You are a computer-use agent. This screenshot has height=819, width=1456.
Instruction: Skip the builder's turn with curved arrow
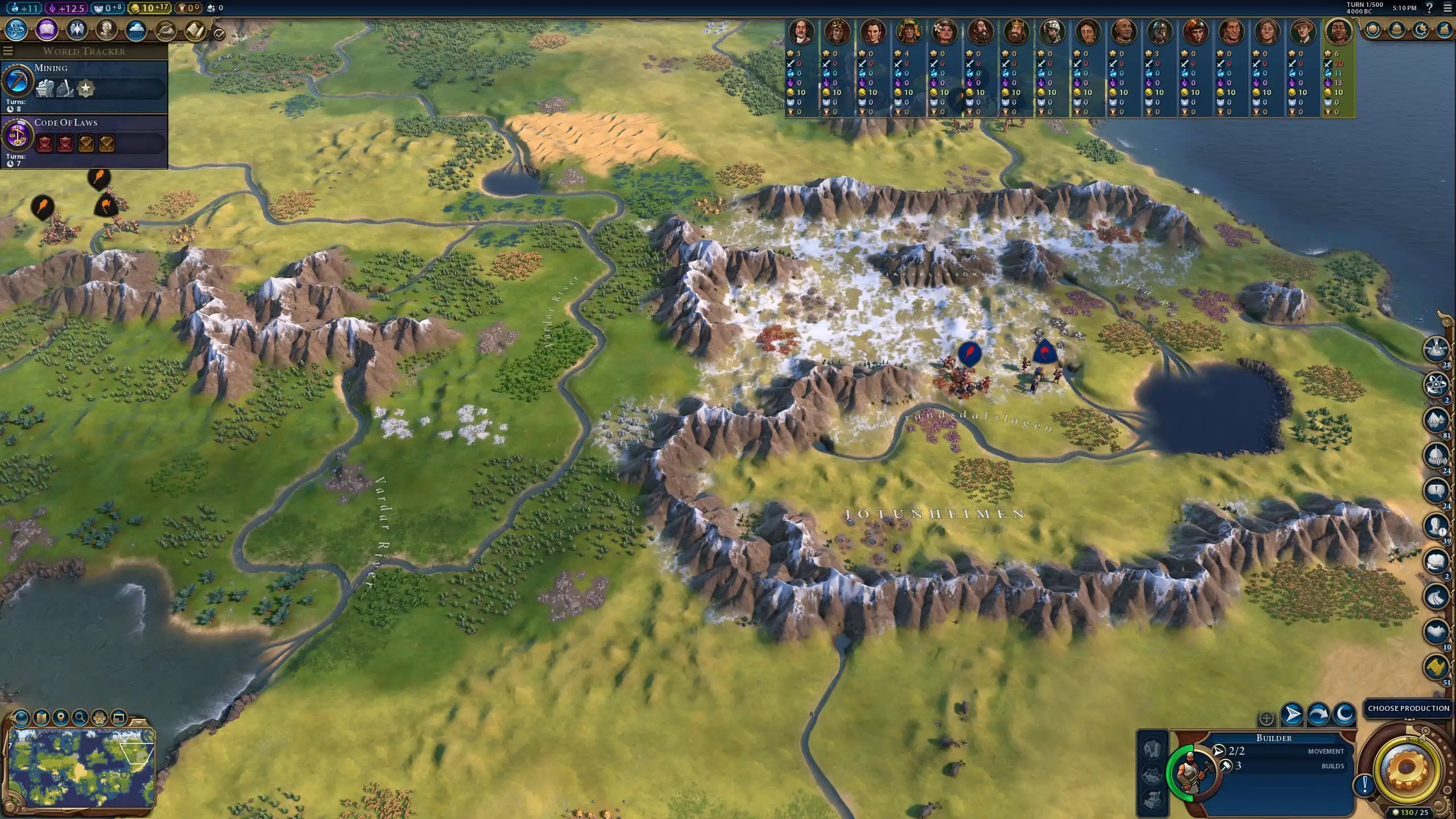1318,714
